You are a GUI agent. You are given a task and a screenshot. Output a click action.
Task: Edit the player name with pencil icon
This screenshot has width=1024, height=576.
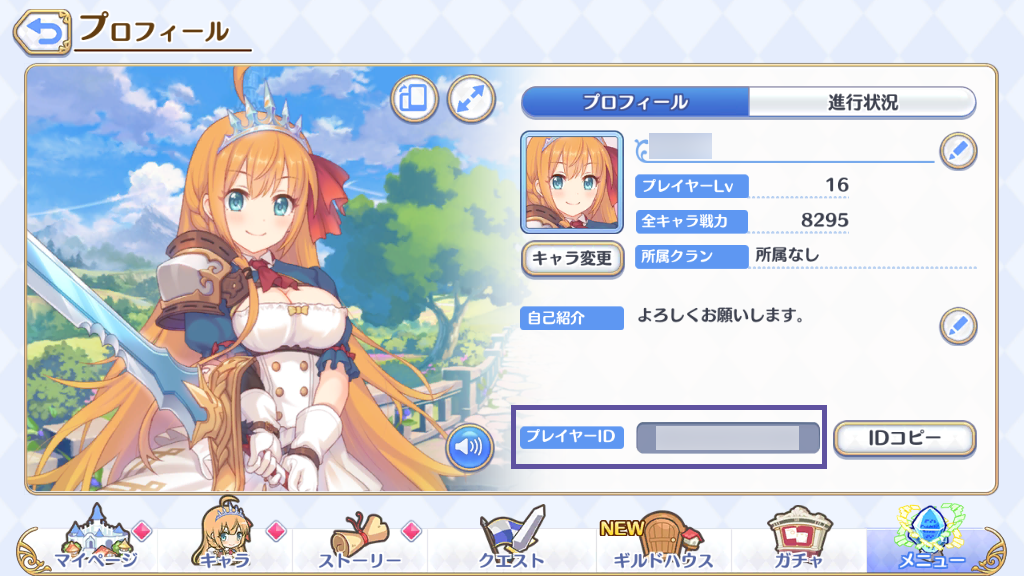(958, 151)
